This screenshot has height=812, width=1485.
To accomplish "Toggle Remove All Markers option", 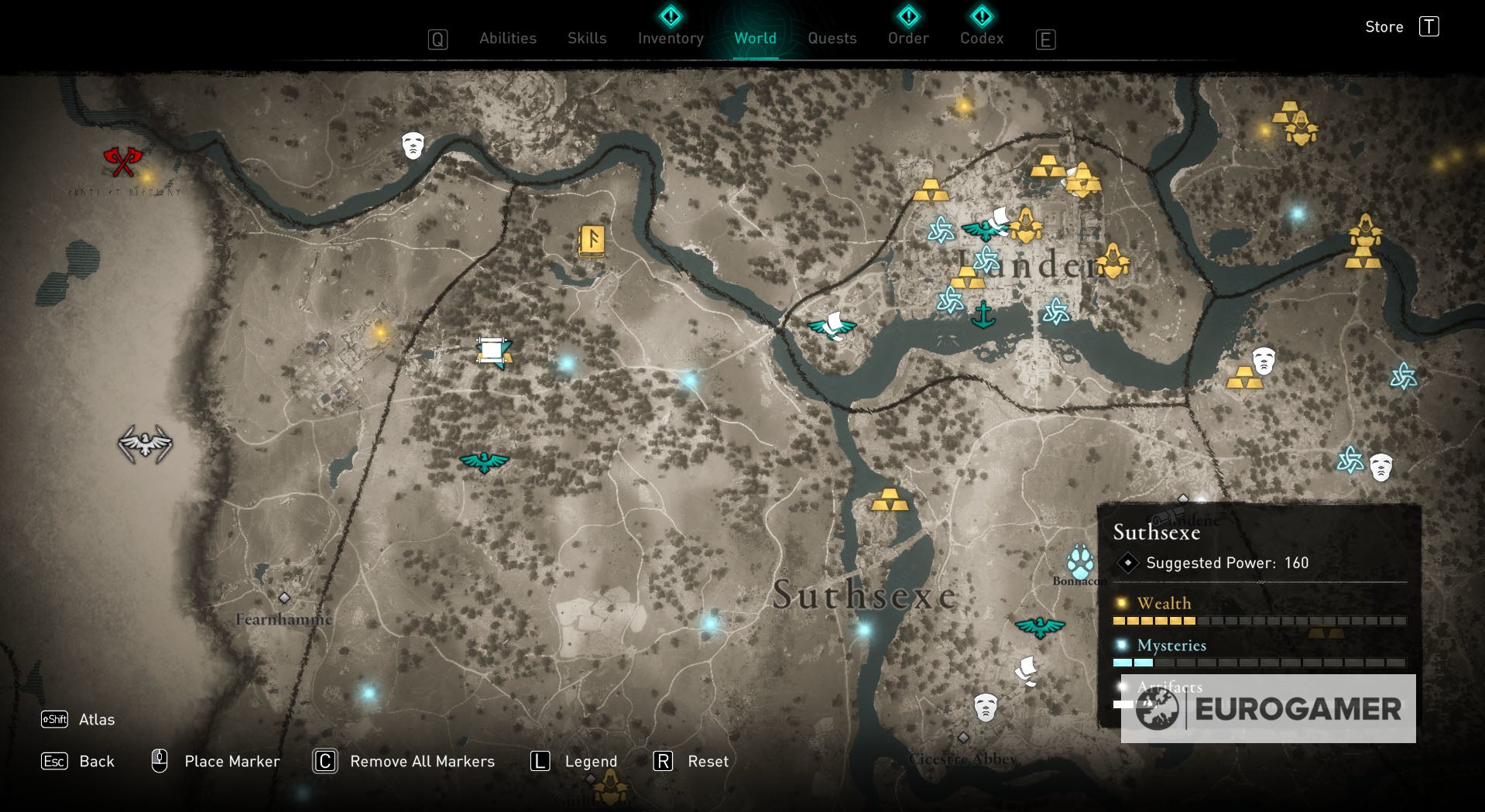I will point(324,761).
